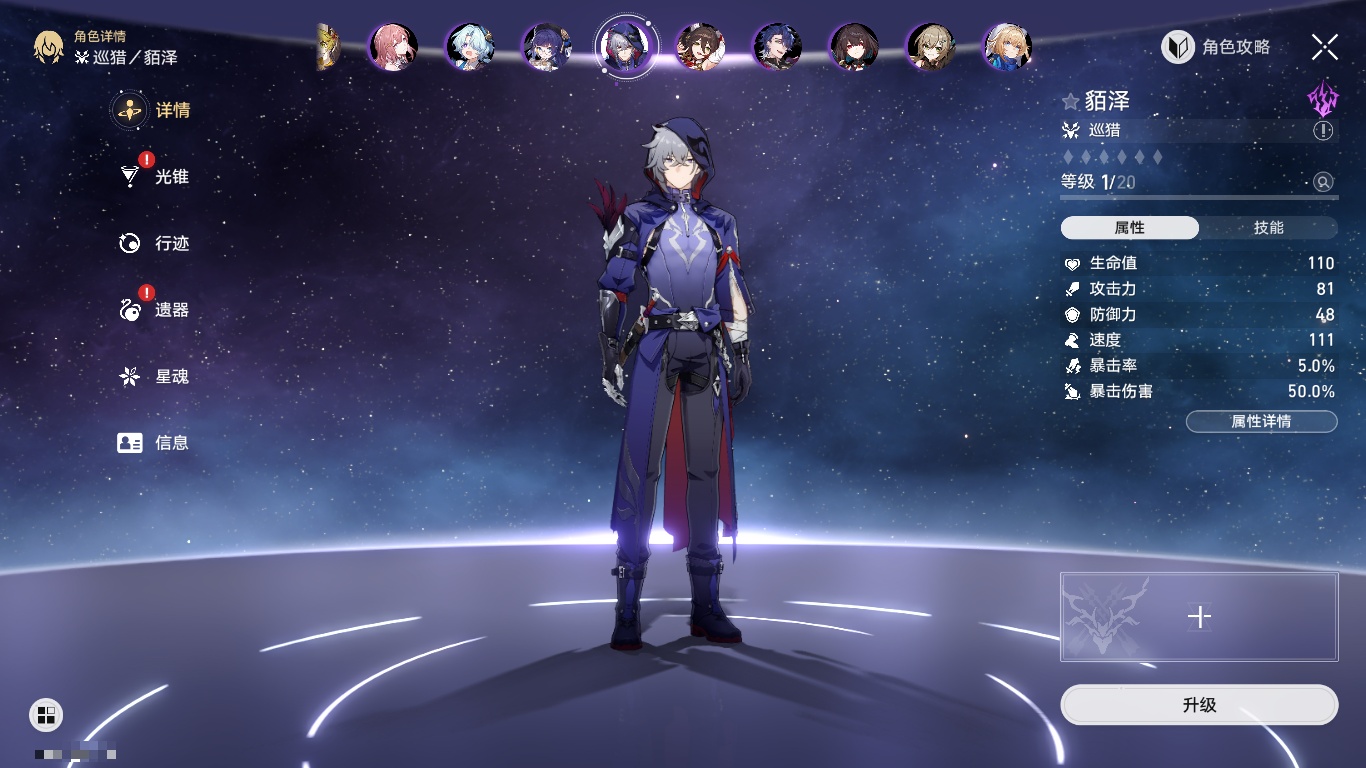The image size is (1366, 768).
Task: Open the 属性详情 stat details
Action: (1261, 422)
